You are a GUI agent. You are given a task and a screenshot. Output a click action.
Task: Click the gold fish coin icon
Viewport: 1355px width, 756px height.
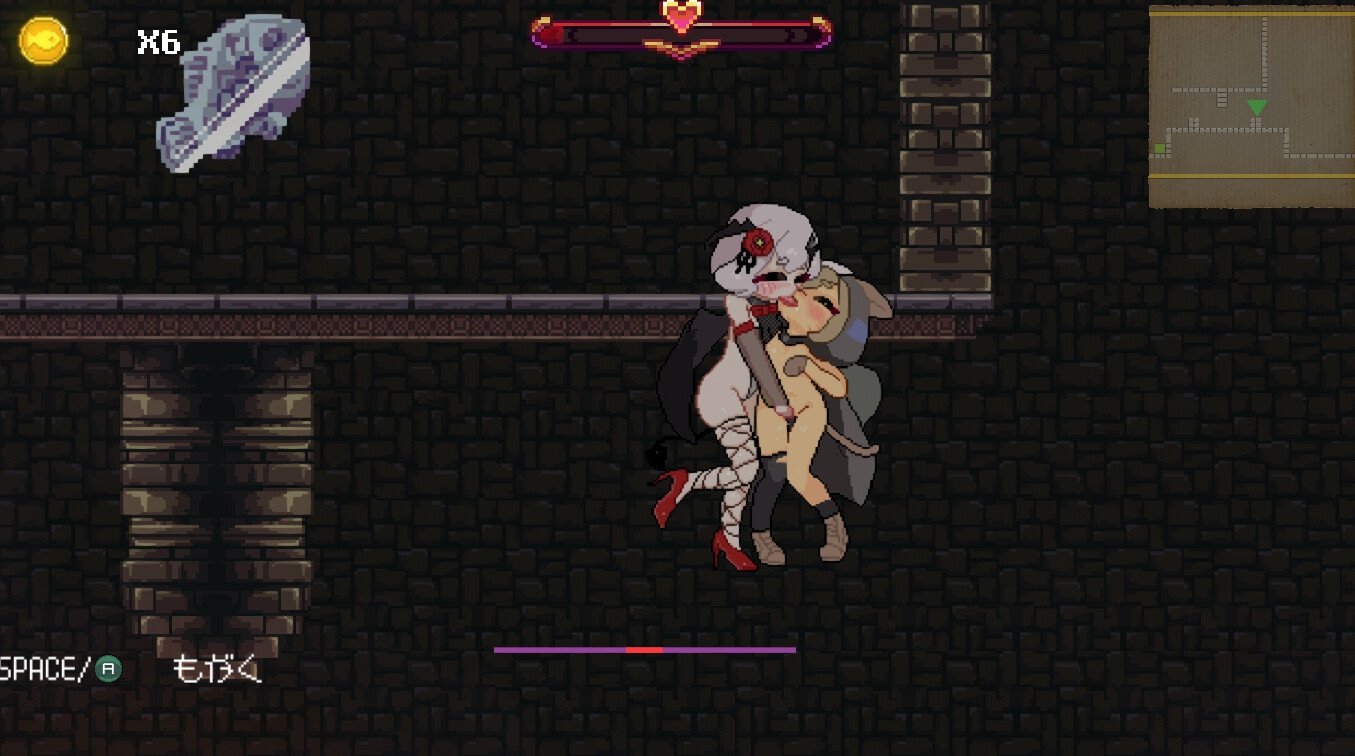pos(43,42)
